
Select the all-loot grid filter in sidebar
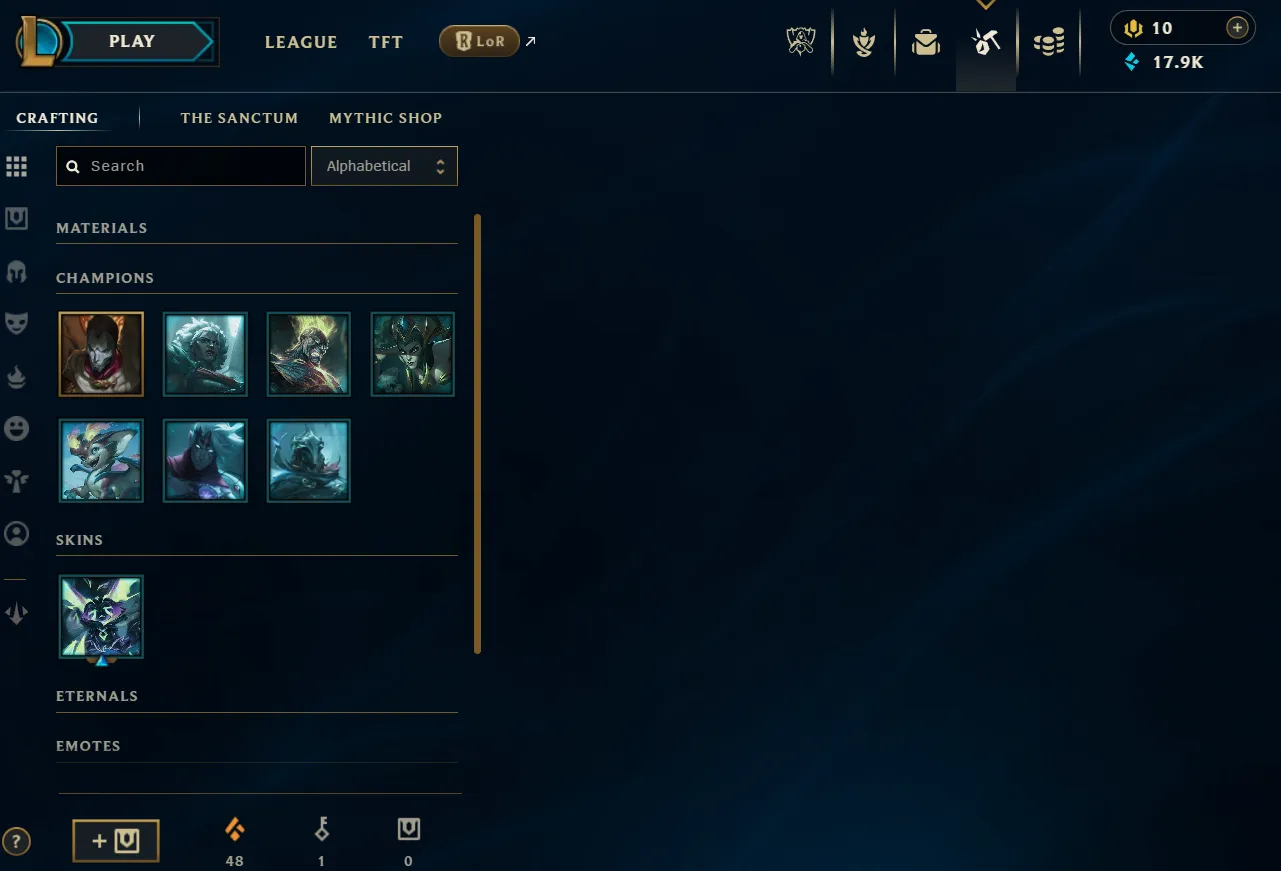17,166
